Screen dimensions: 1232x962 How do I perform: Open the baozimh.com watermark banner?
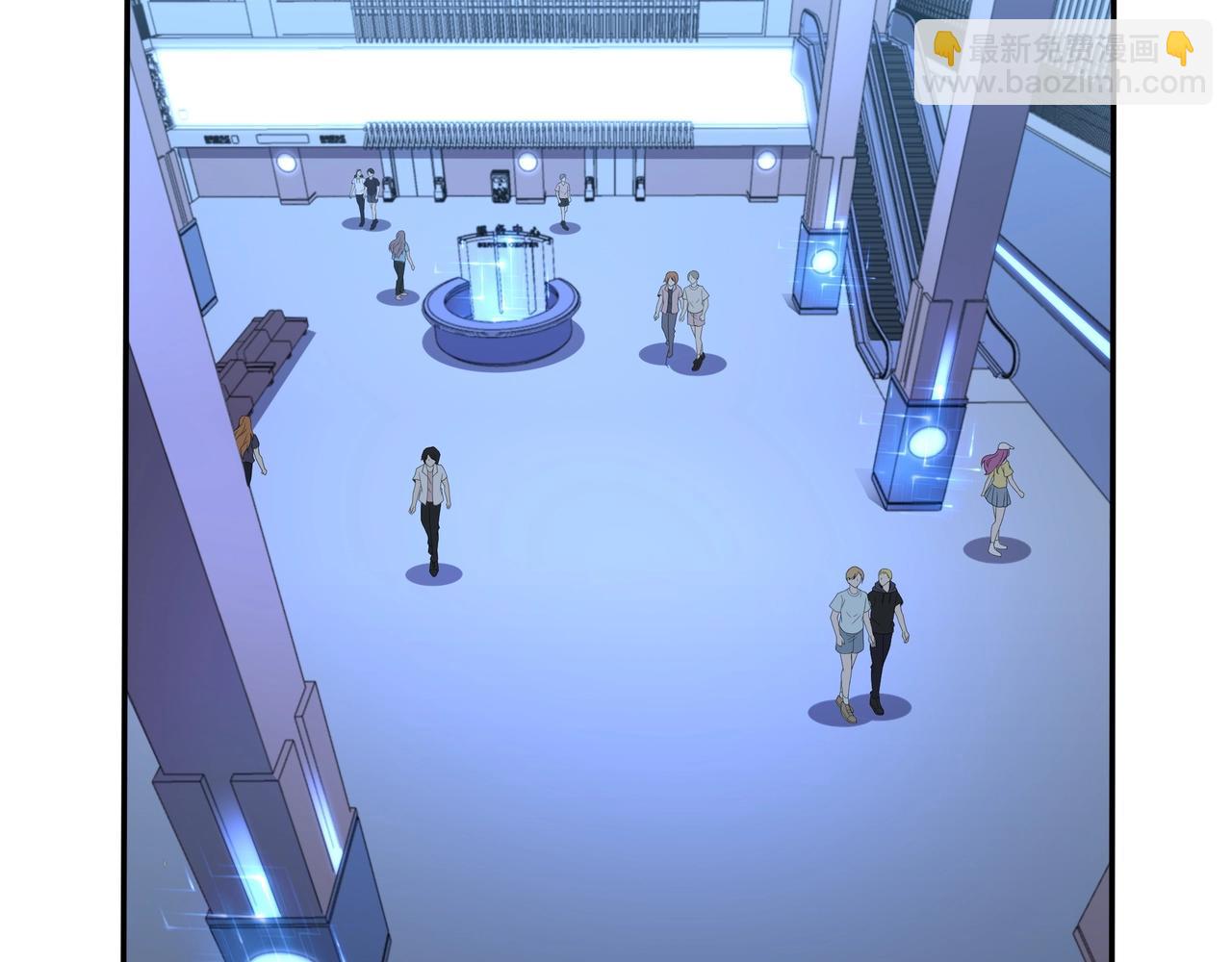click(1064, 63)
